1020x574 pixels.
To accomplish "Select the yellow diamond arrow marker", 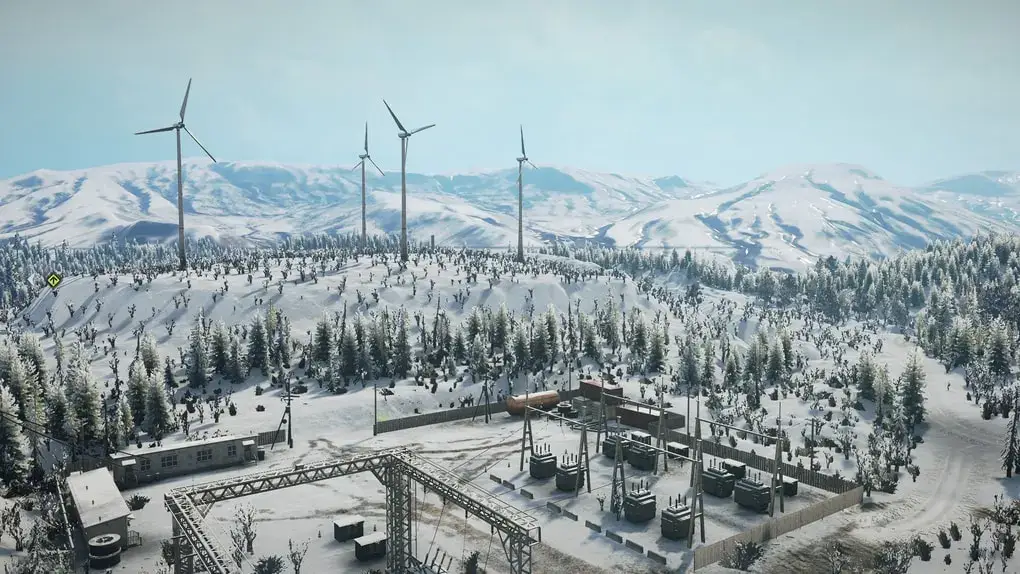I will [53, 280].
